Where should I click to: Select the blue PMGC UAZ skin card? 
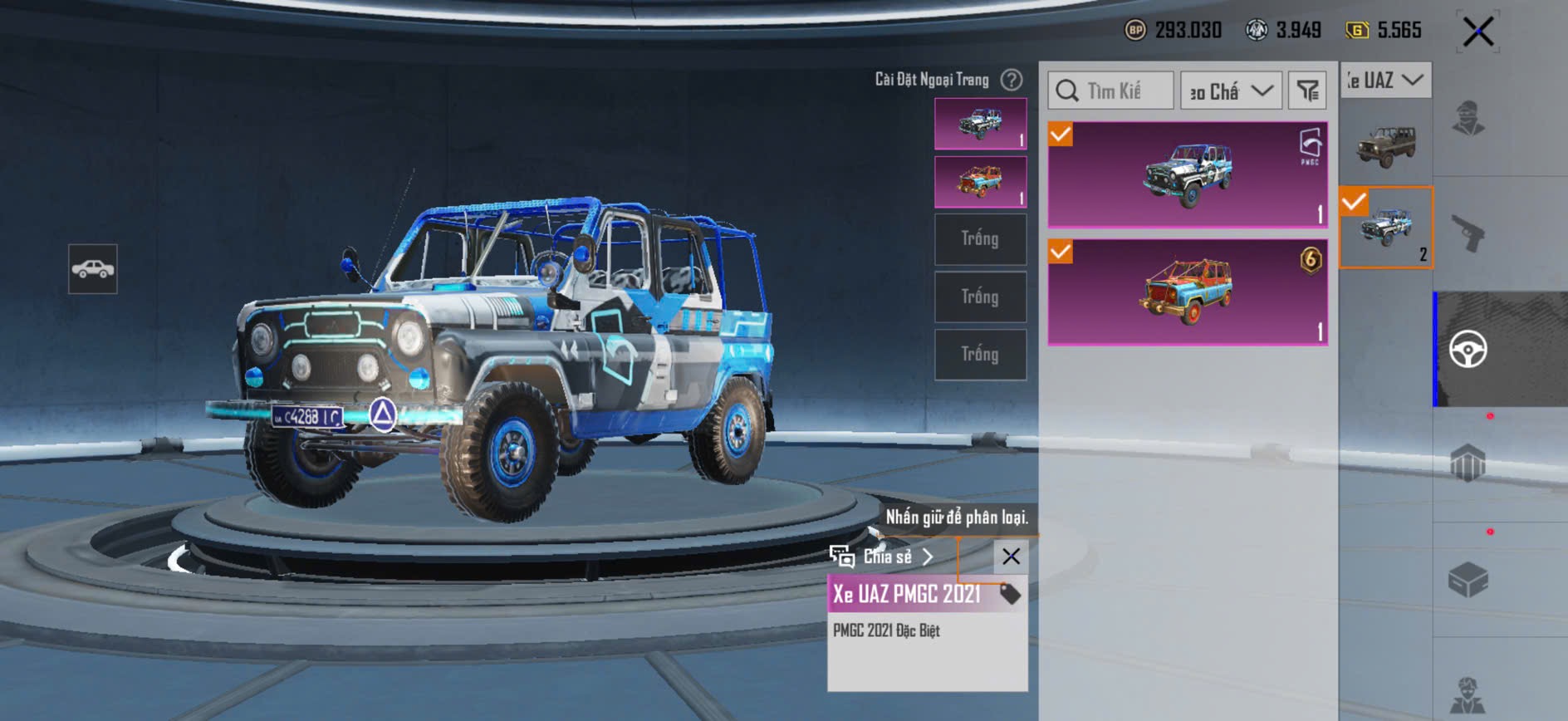pos(1188,175)
